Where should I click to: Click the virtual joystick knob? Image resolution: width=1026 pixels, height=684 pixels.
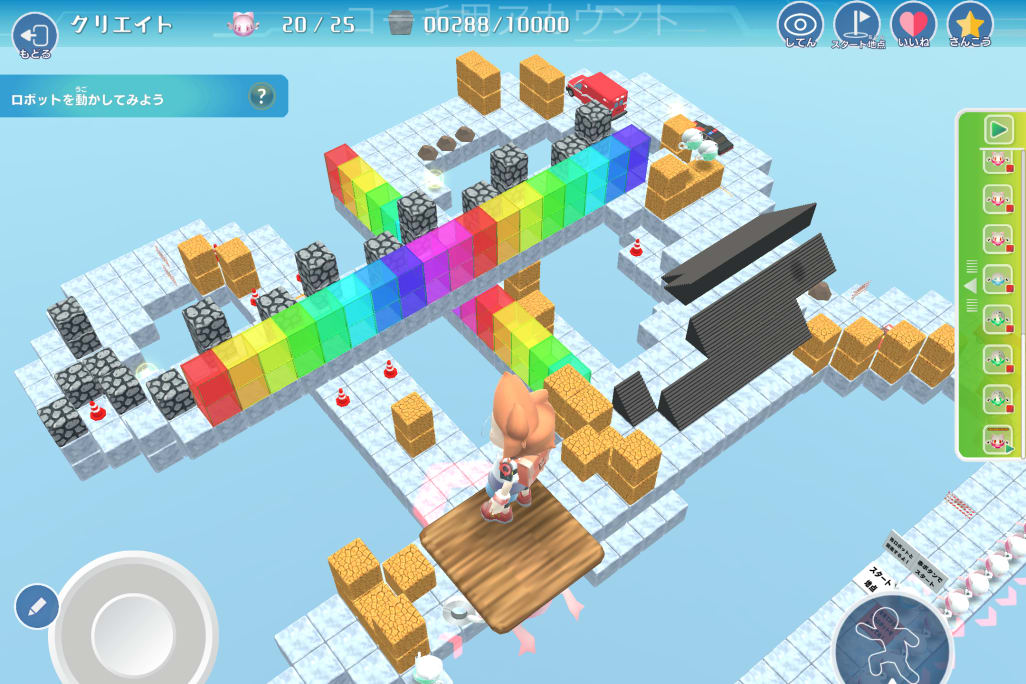133,632
